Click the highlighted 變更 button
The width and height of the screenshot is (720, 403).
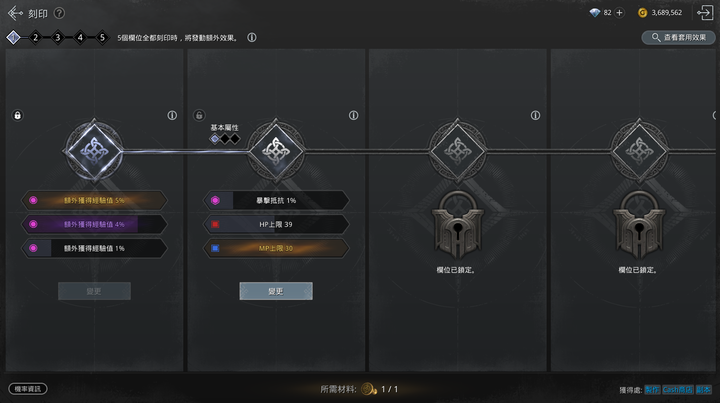pos(275,291)
